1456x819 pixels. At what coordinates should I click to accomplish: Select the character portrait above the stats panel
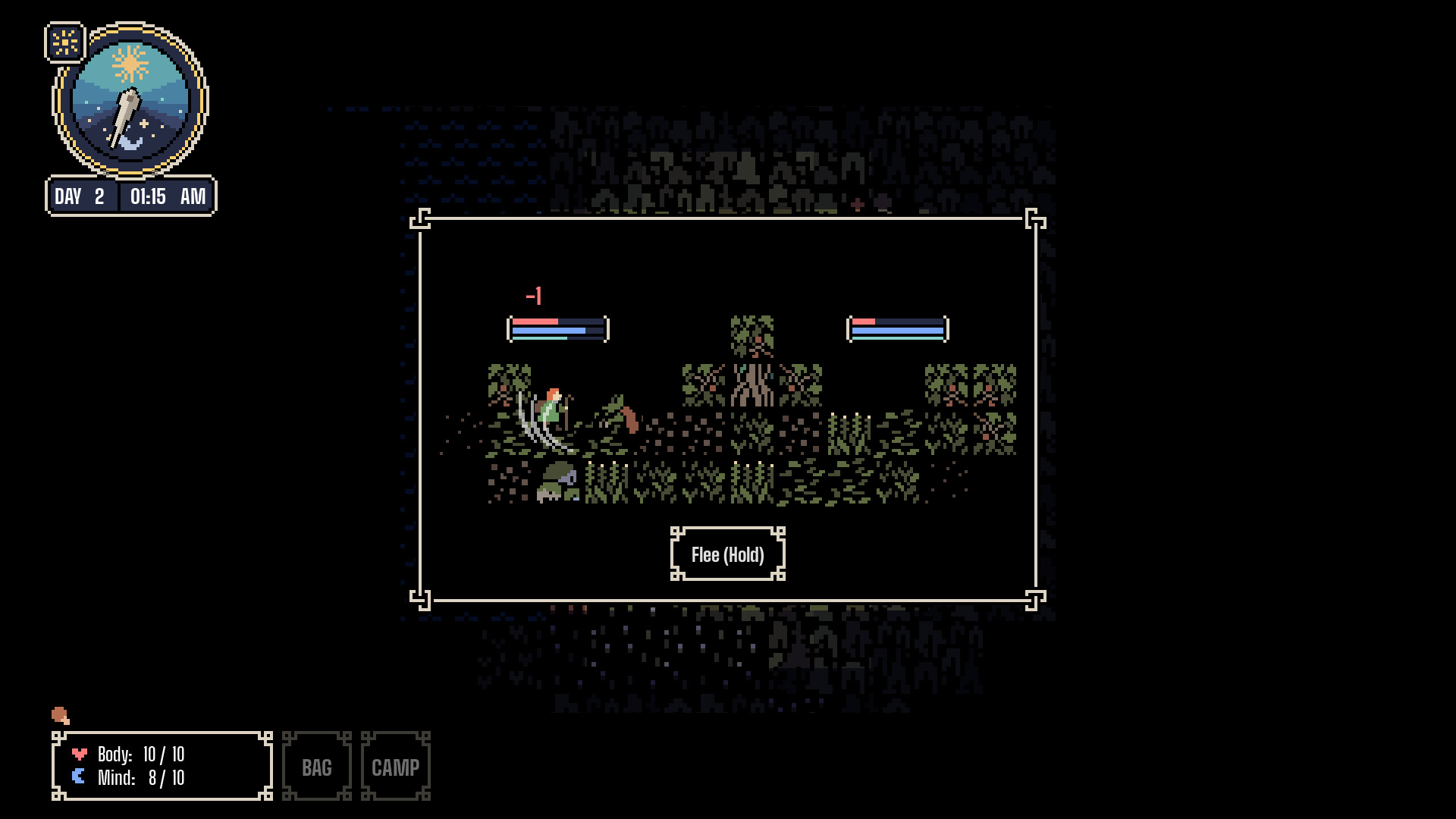61,716
